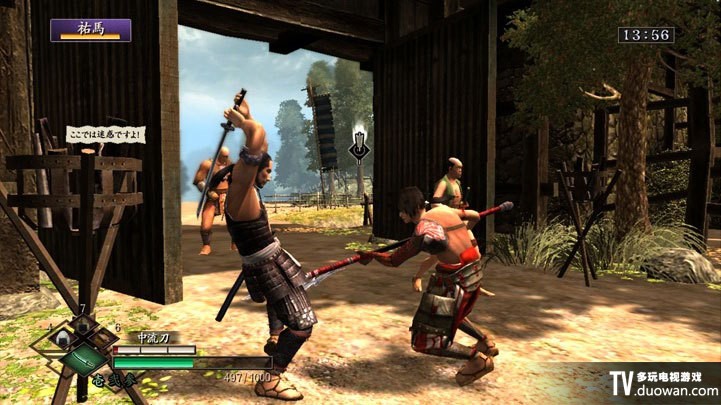Use the white rice ball item with count 4
This screenshot has width=721, height=405.
pyautogui.click(x=63, y=338)
